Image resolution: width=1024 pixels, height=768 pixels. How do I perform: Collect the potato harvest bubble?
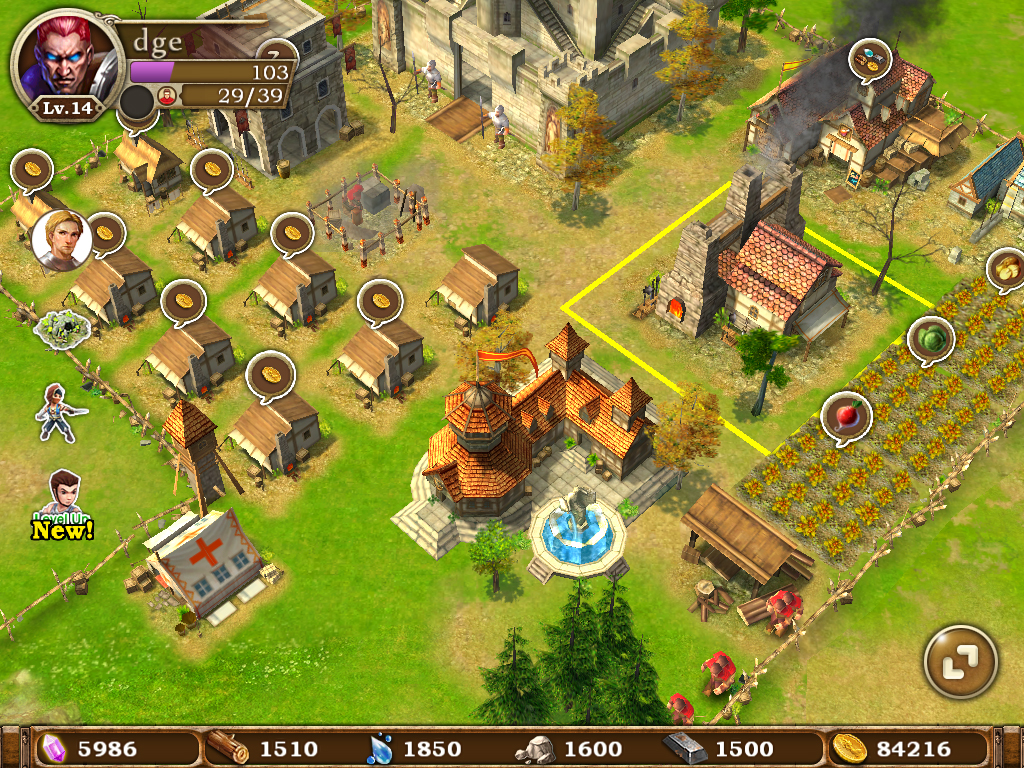[1006, 268]
